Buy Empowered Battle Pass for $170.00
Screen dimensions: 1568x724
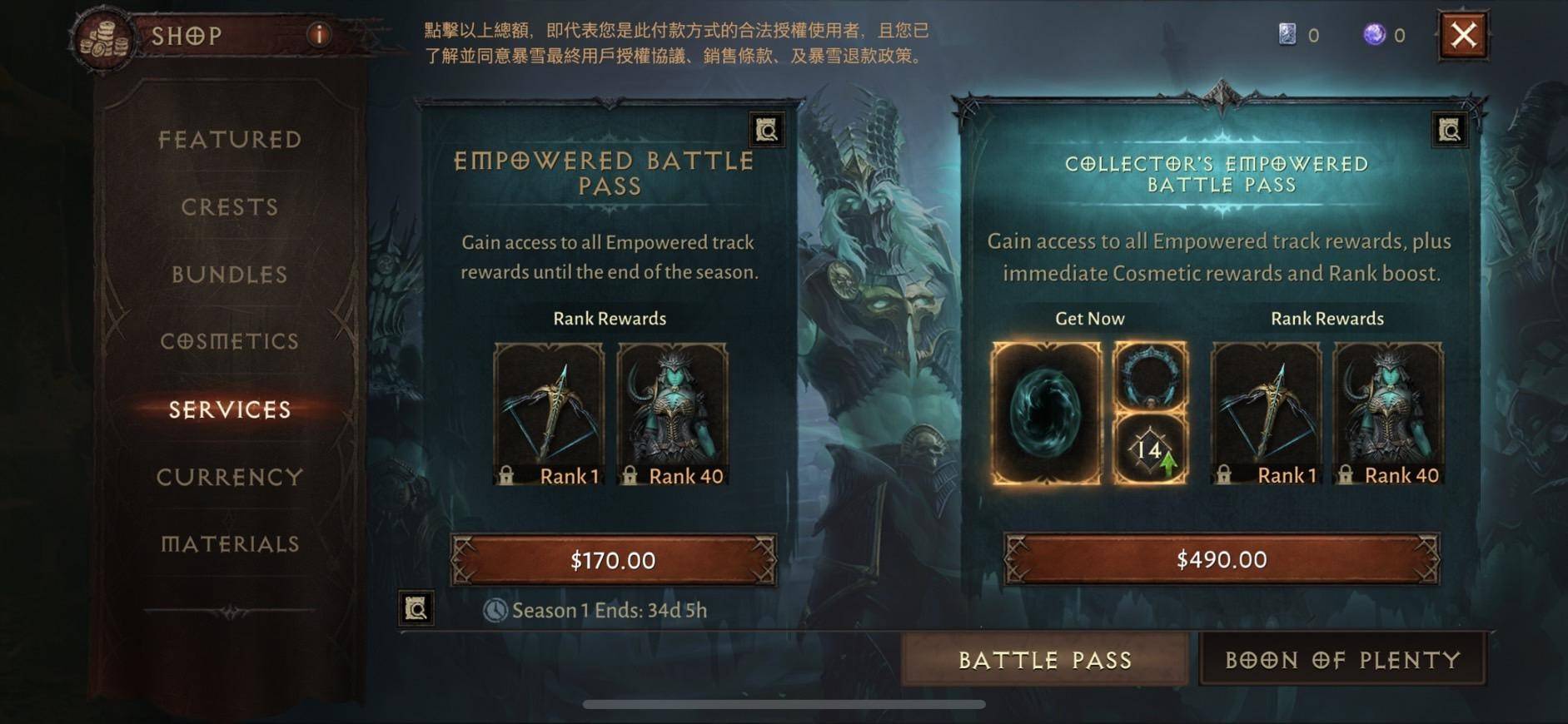pyautogui.click(x=613, y=560)
